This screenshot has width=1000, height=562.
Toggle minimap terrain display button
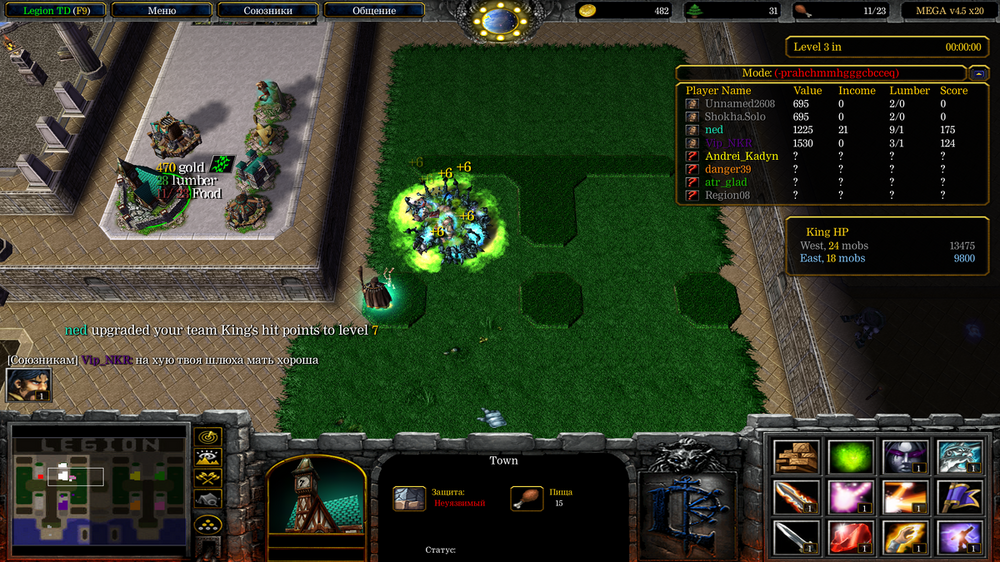pos(208,458)
